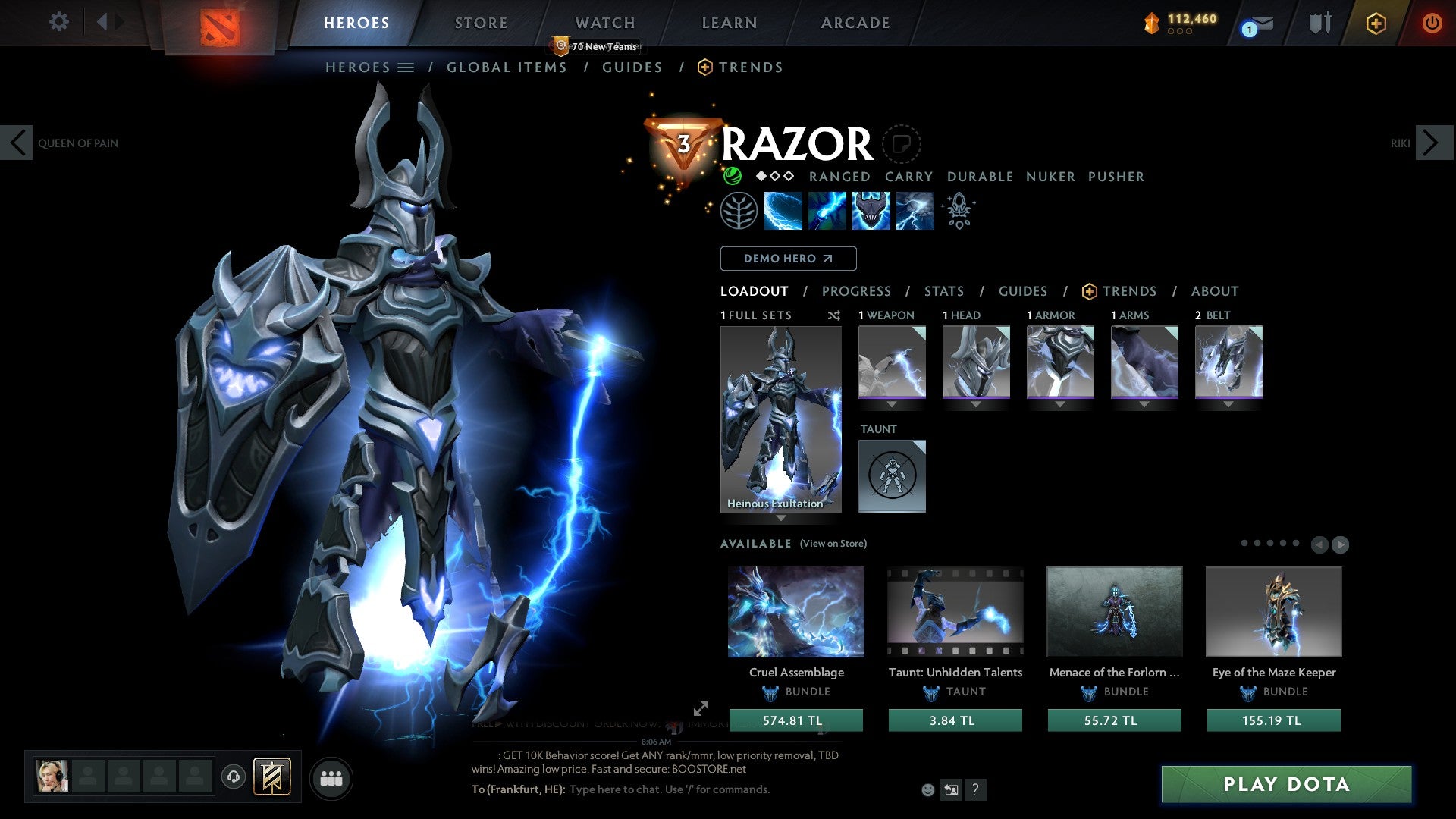Click the View on Store link

(831, 544)
